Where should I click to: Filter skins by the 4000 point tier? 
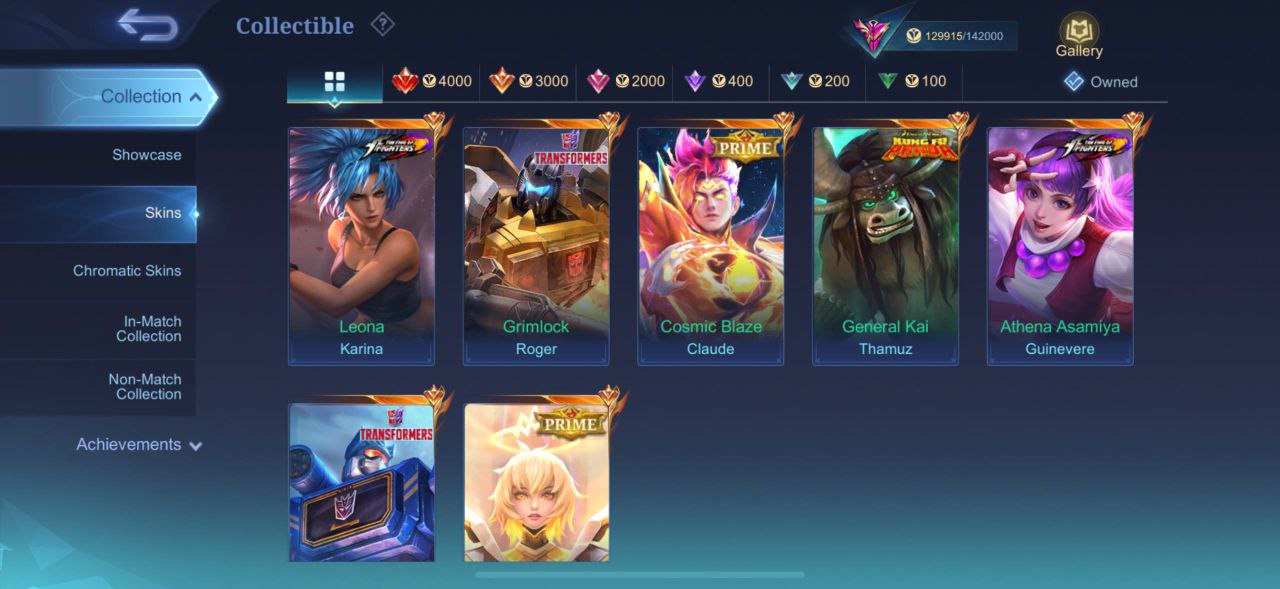pyautogui.click(x=432, y=82)
